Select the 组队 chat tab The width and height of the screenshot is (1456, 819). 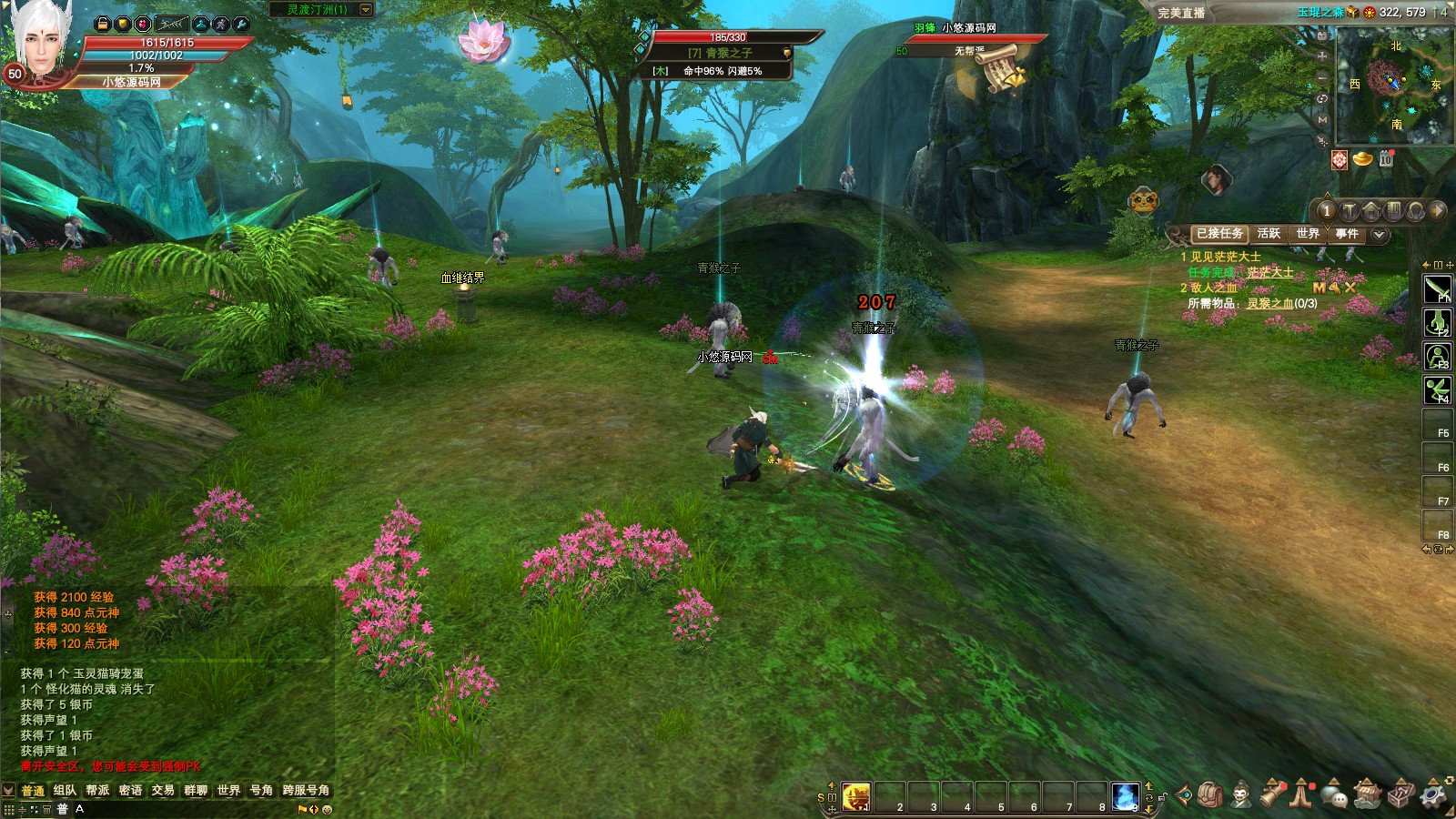(x=65, y=790)
